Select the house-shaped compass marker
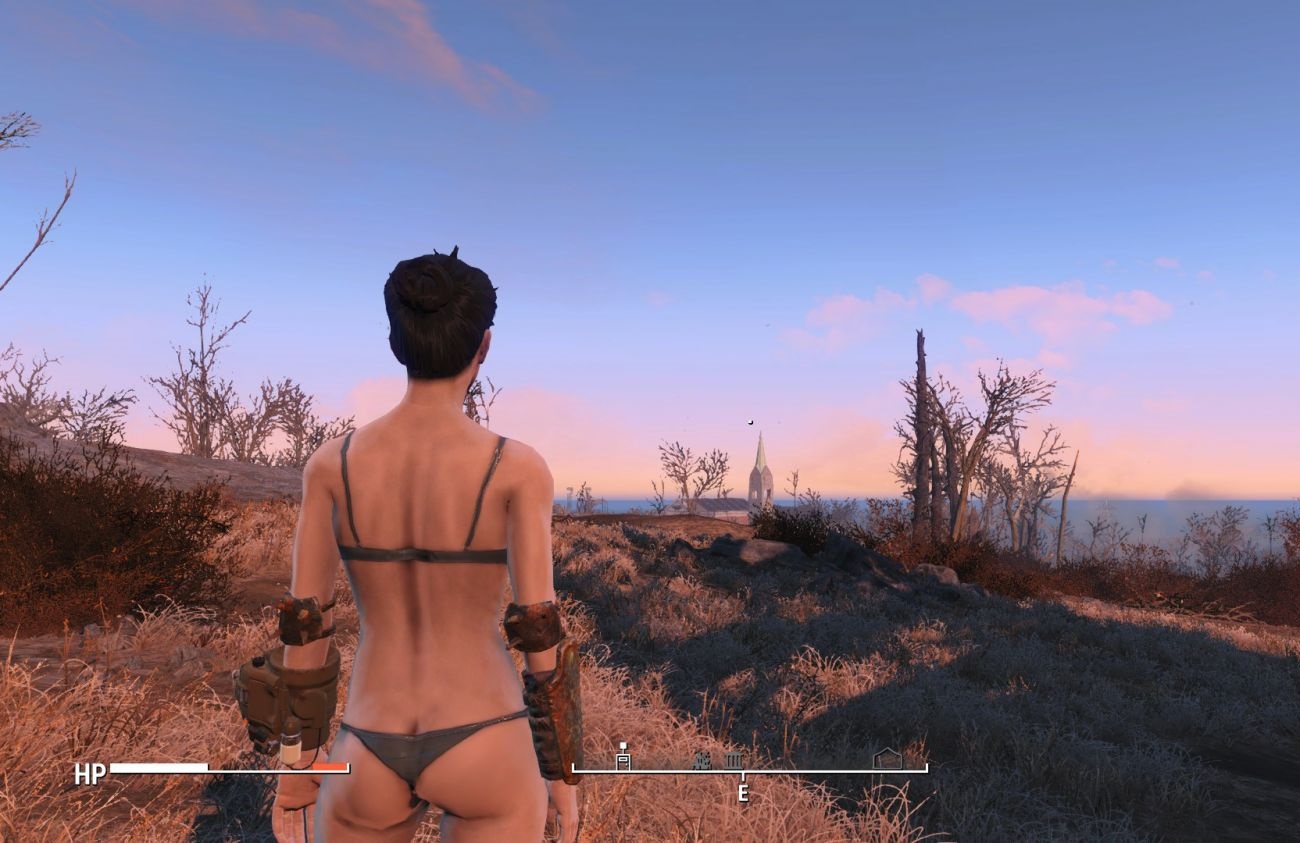Viewport: 1300px width, 843px height. coord(886,759)
